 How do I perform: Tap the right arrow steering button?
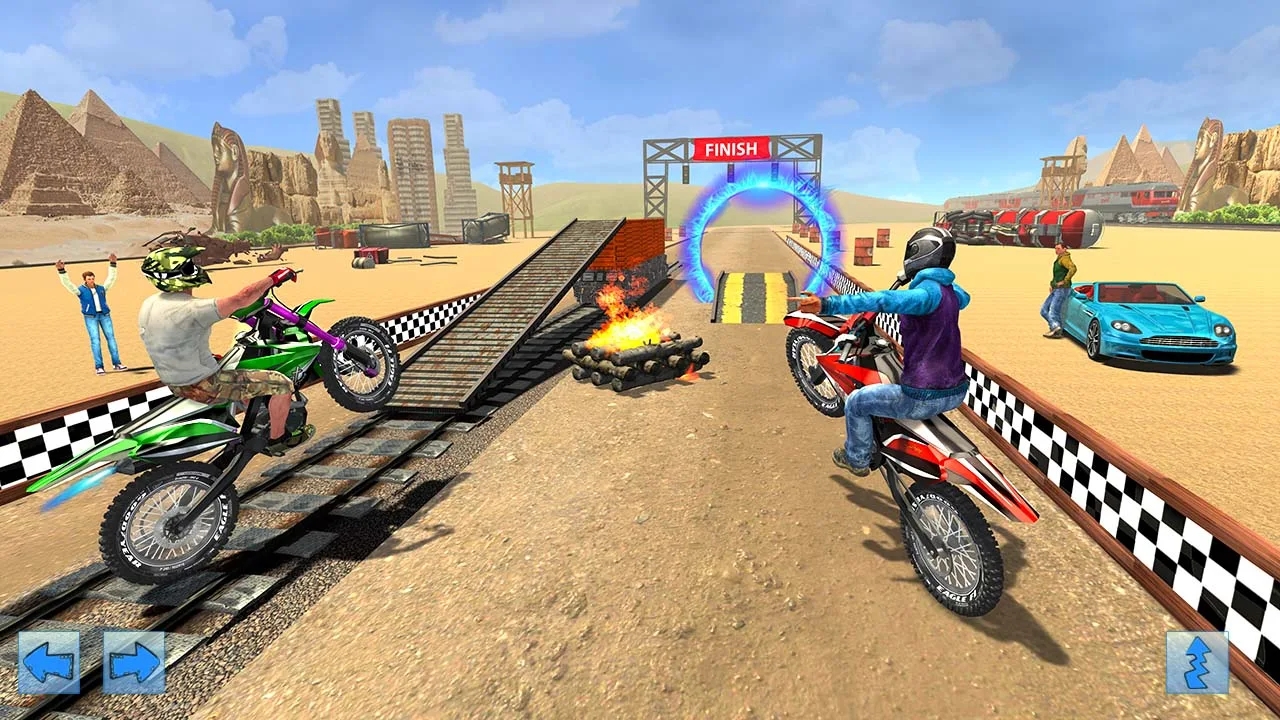click(134, 662)
